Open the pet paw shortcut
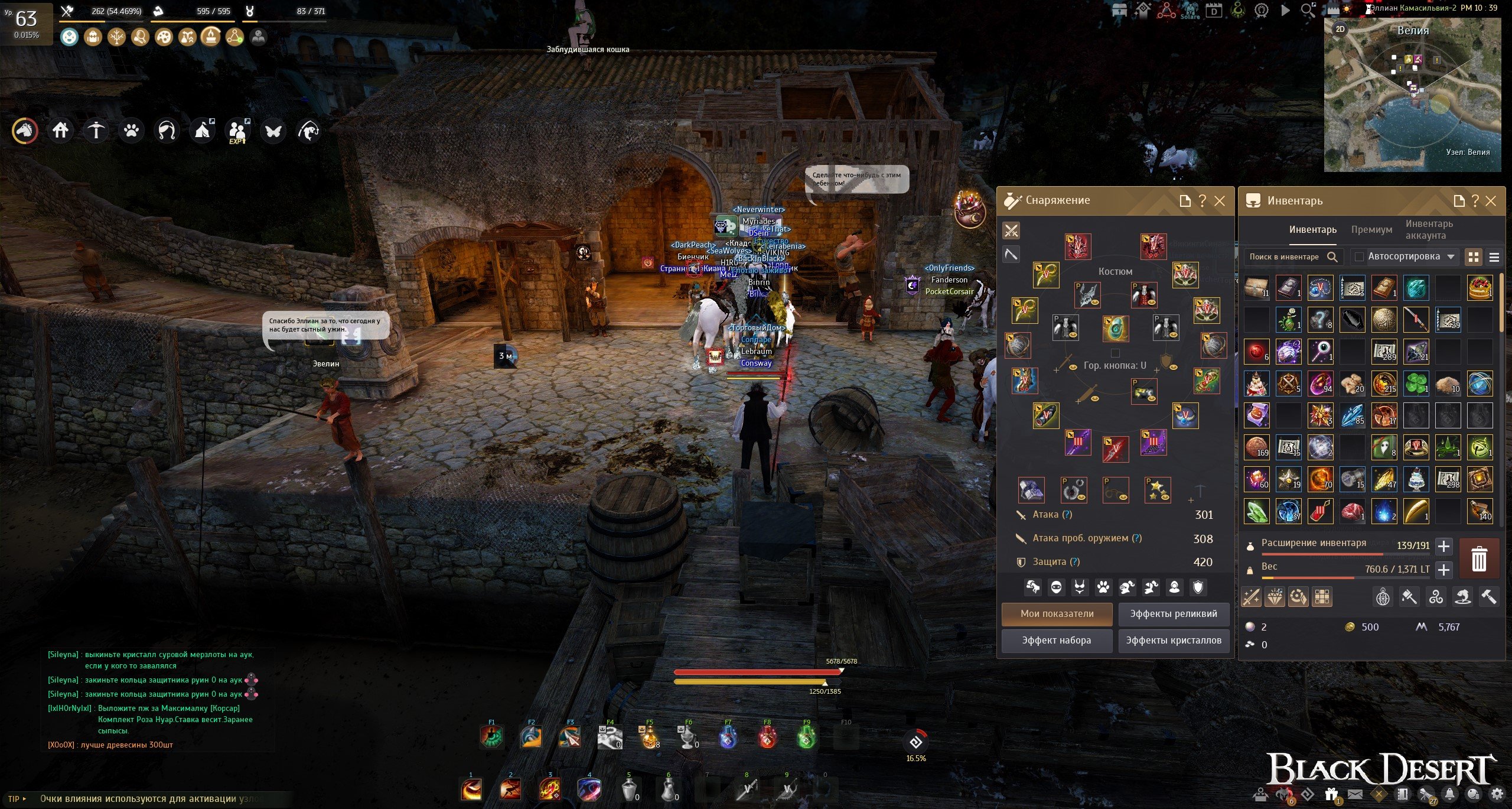Viewport: 1512px width, 809px height. click(x=131, y=130)
